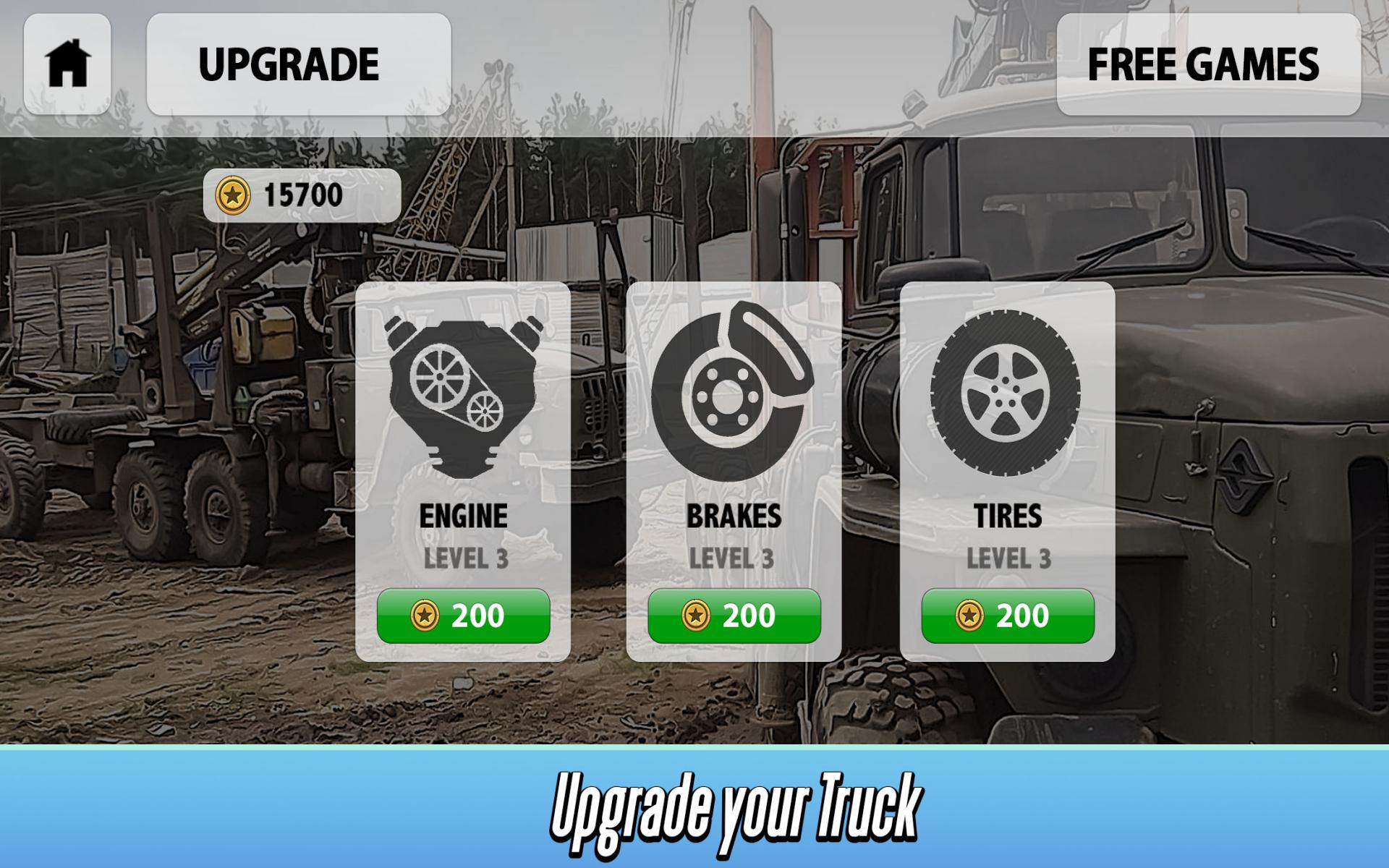Click the LEVEL 3 label under TIRES

(1008, 558)
